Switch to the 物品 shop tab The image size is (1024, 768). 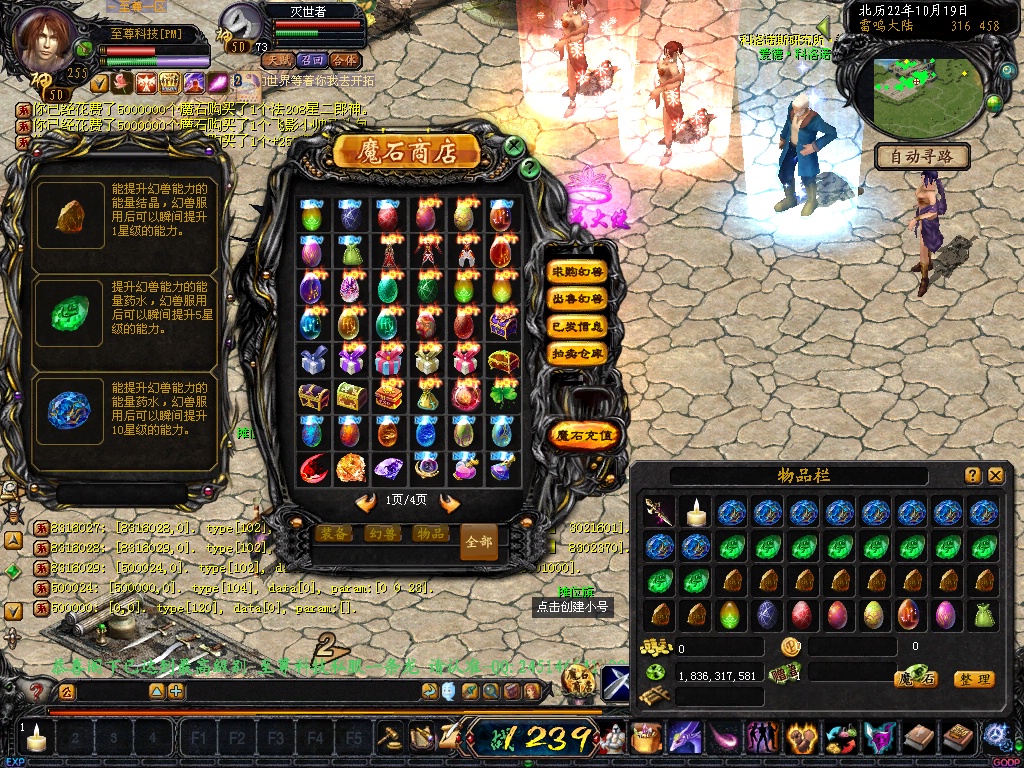tap(430, 534)
